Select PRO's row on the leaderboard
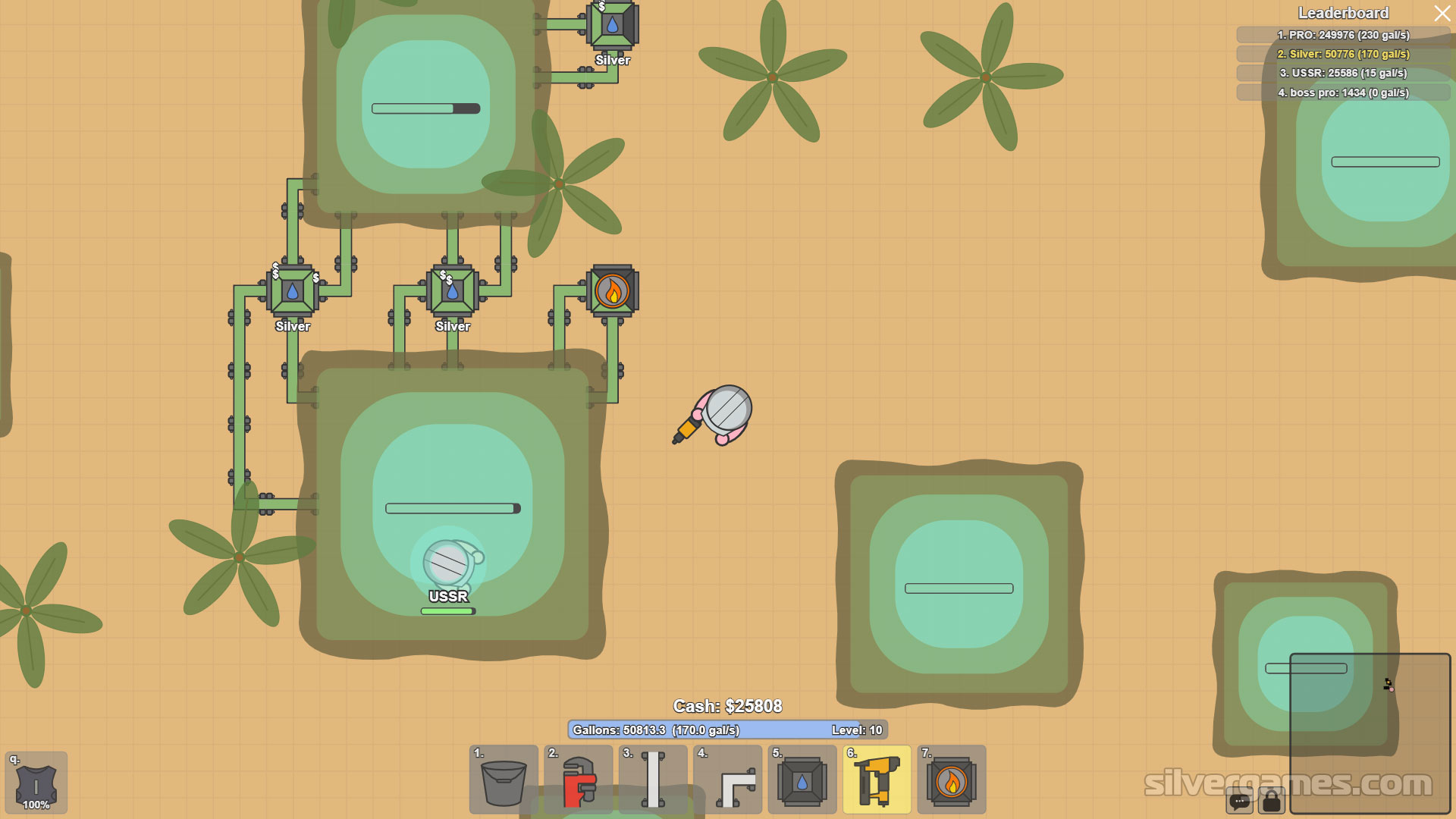1456x819 pixels. (1343, 35)
